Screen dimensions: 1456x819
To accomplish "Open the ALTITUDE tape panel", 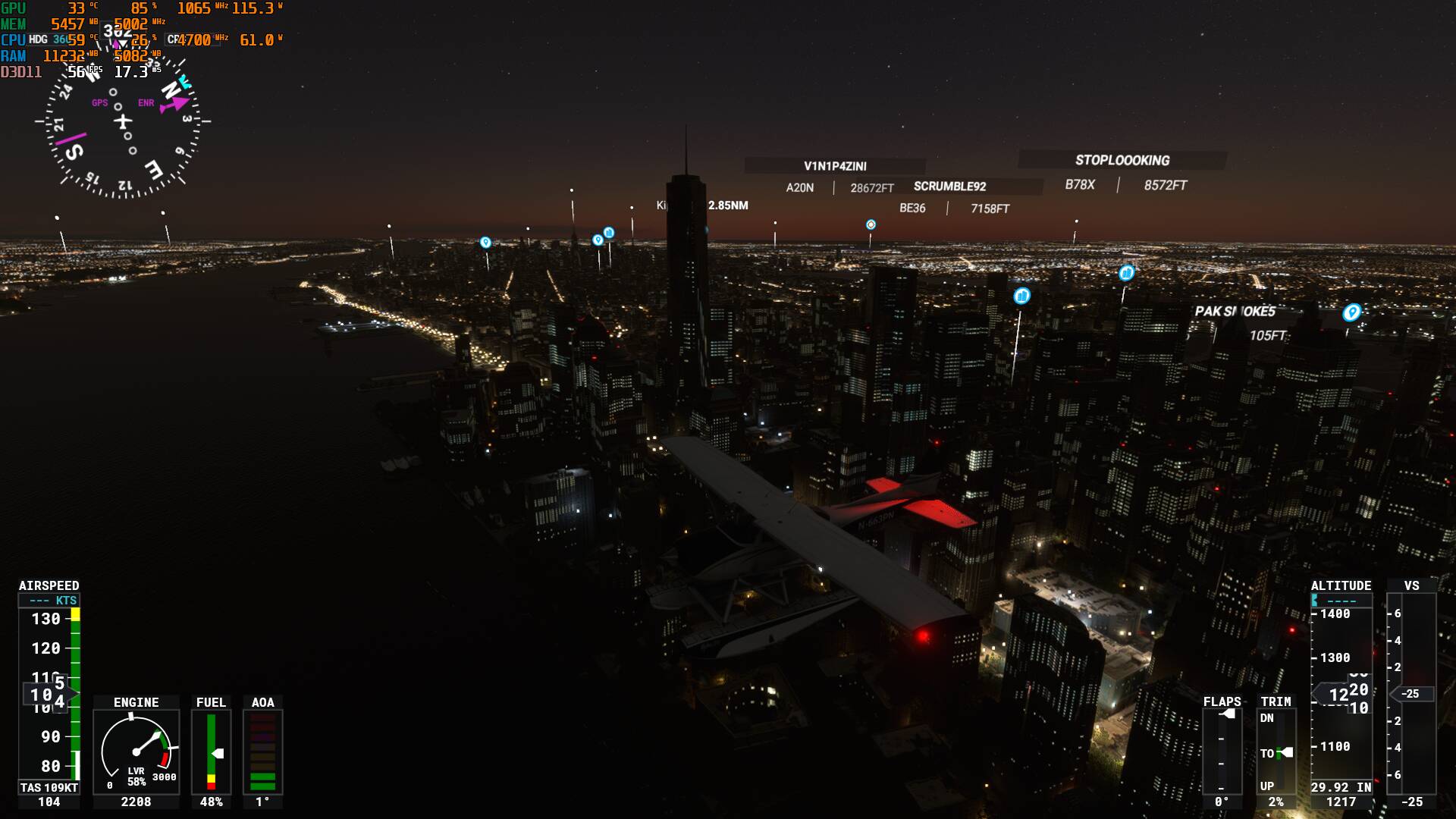I will 1341,585.
